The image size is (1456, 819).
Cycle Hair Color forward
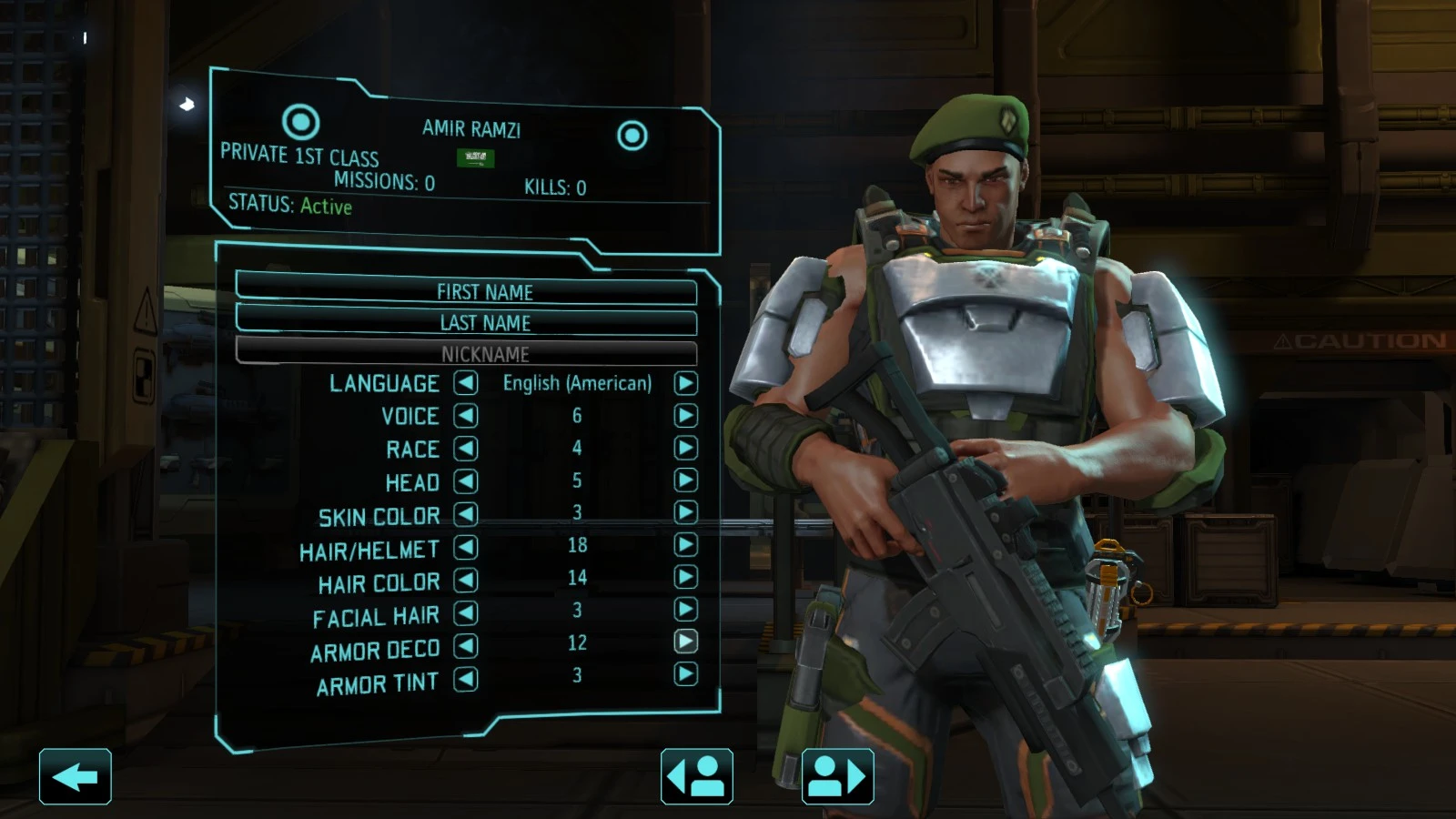click(685, 577)
